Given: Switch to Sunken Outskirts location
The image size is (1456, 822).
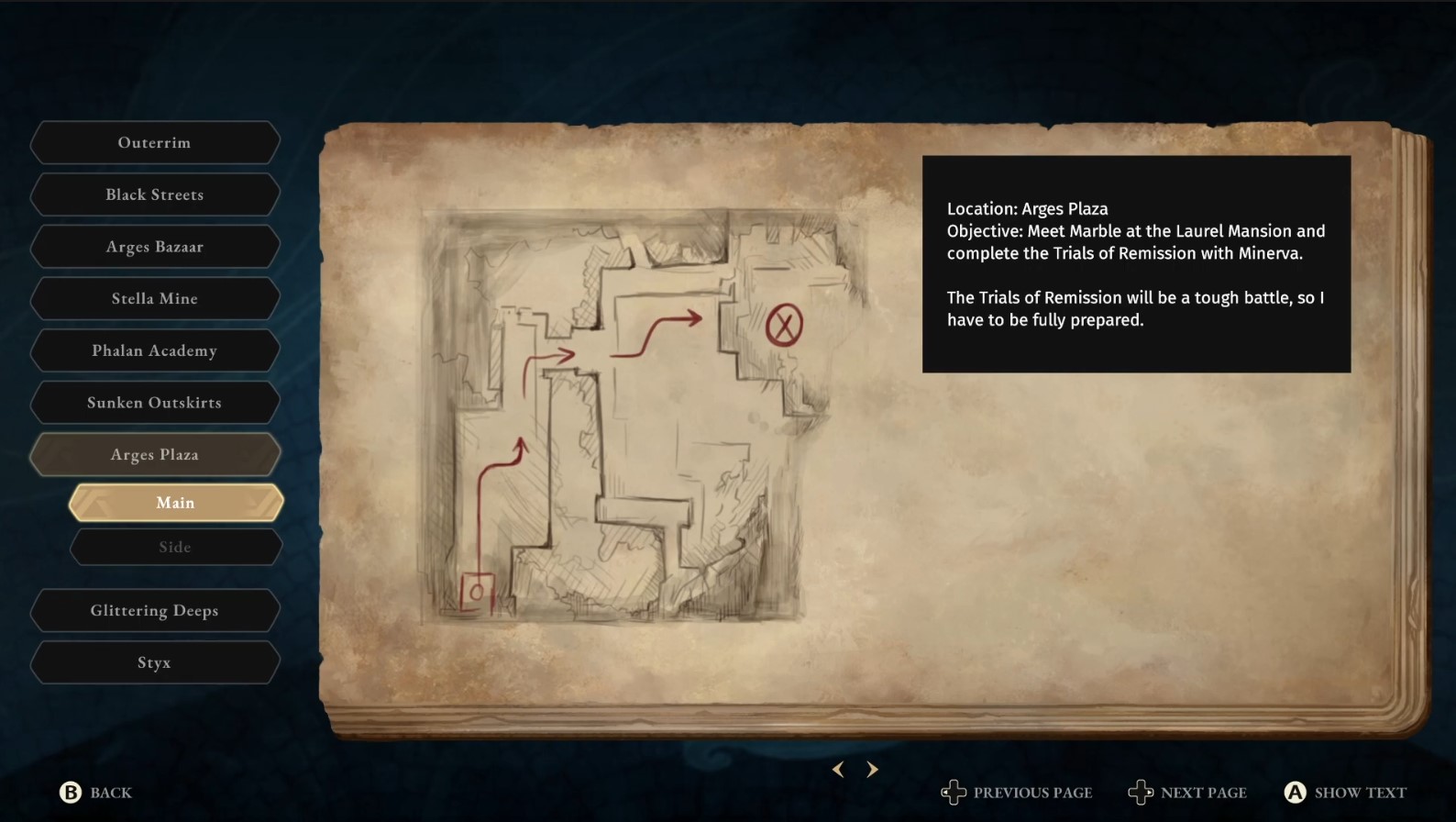Looking at the screenshot, I should tap(154, 403).
